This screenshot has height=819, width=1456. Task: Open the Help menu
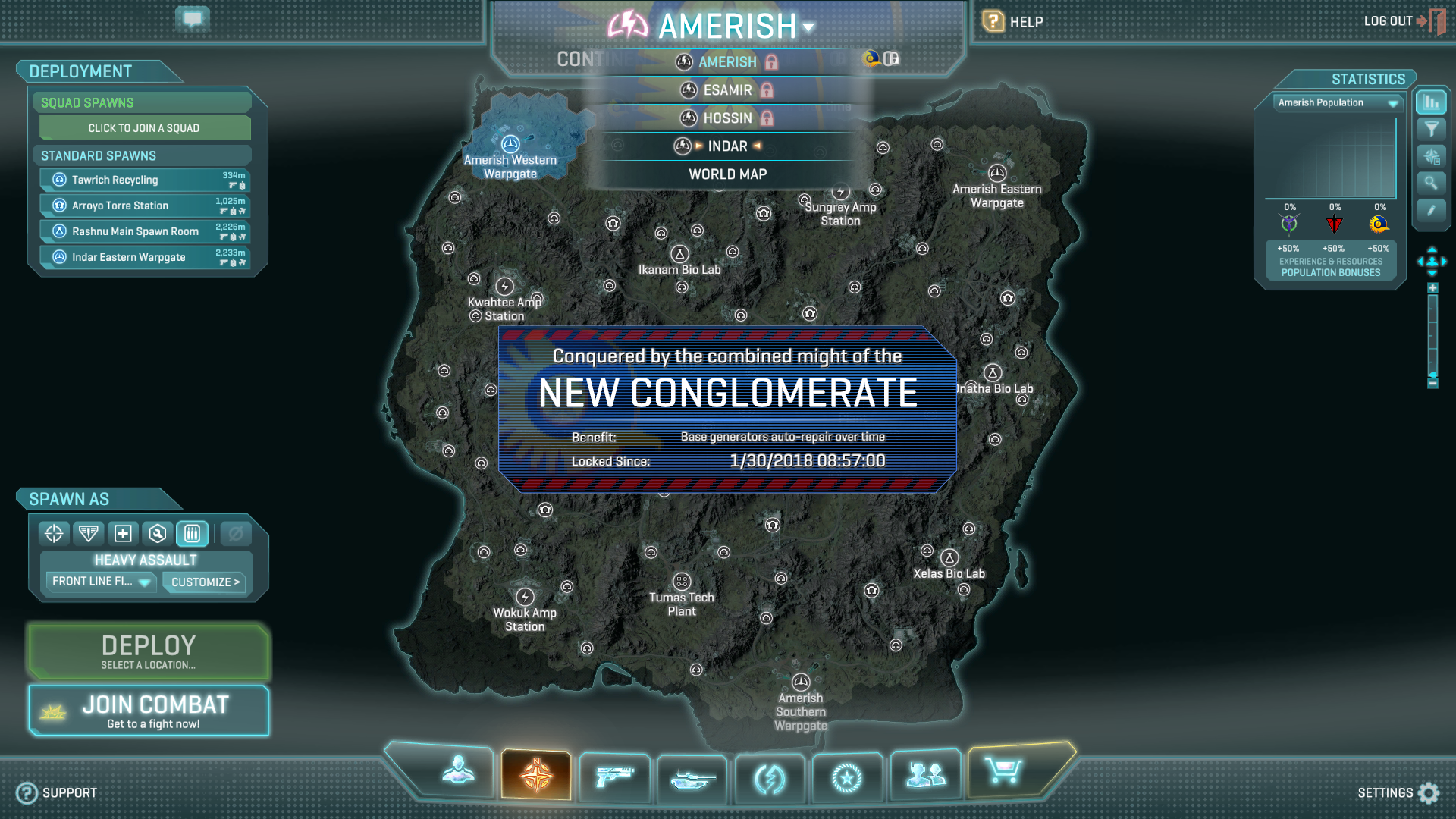tap(1013, 22)
